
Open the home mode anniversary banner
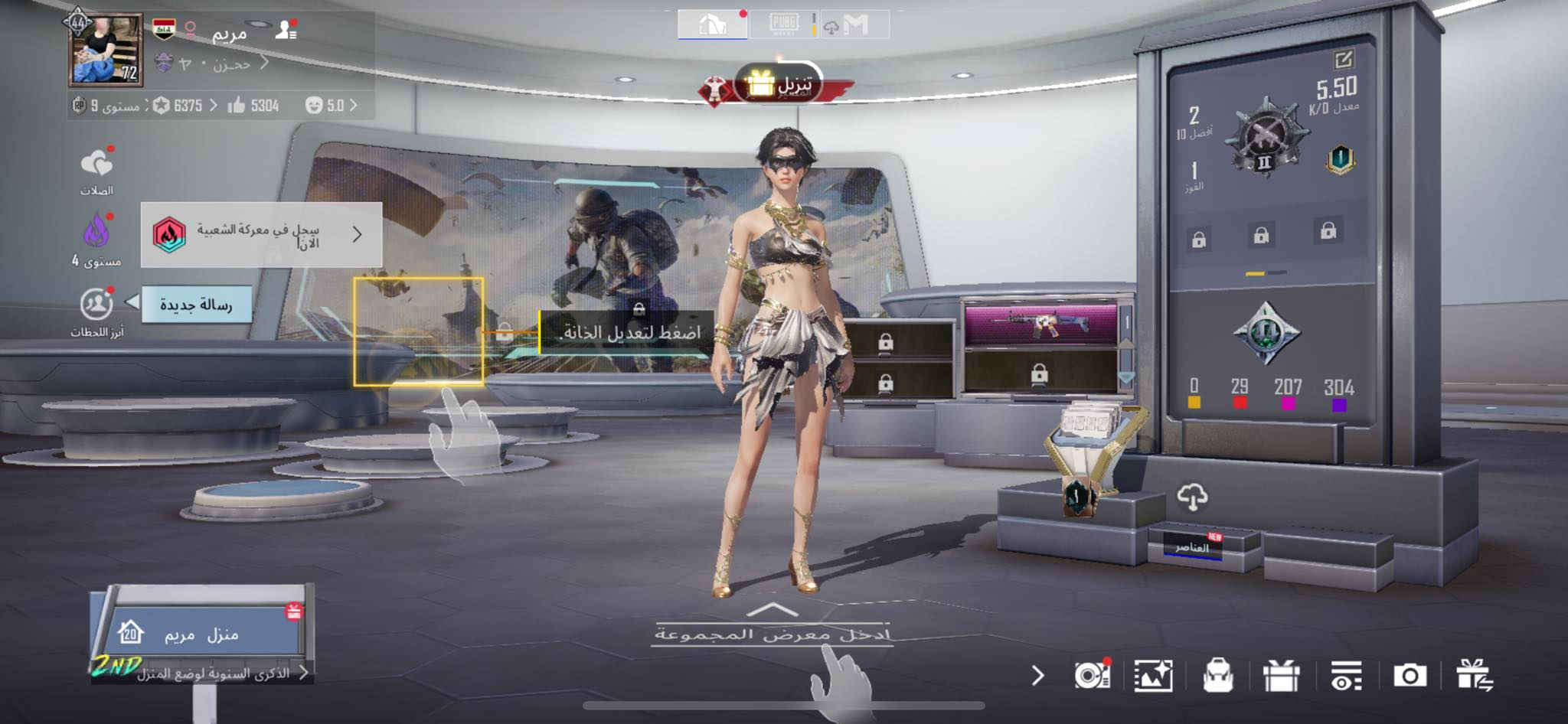[x=214, y=673]
